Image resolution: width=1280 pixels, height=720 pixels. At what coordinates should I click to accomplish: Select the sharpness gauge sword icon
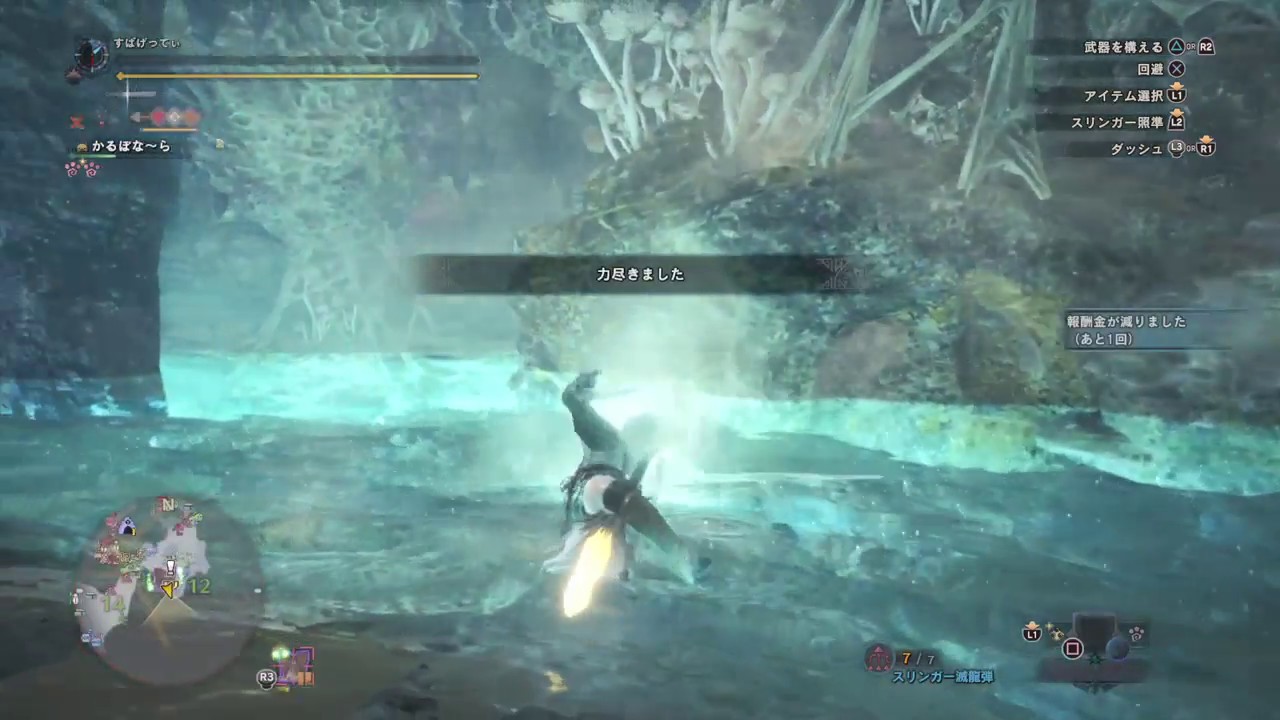tap(128, 93)
